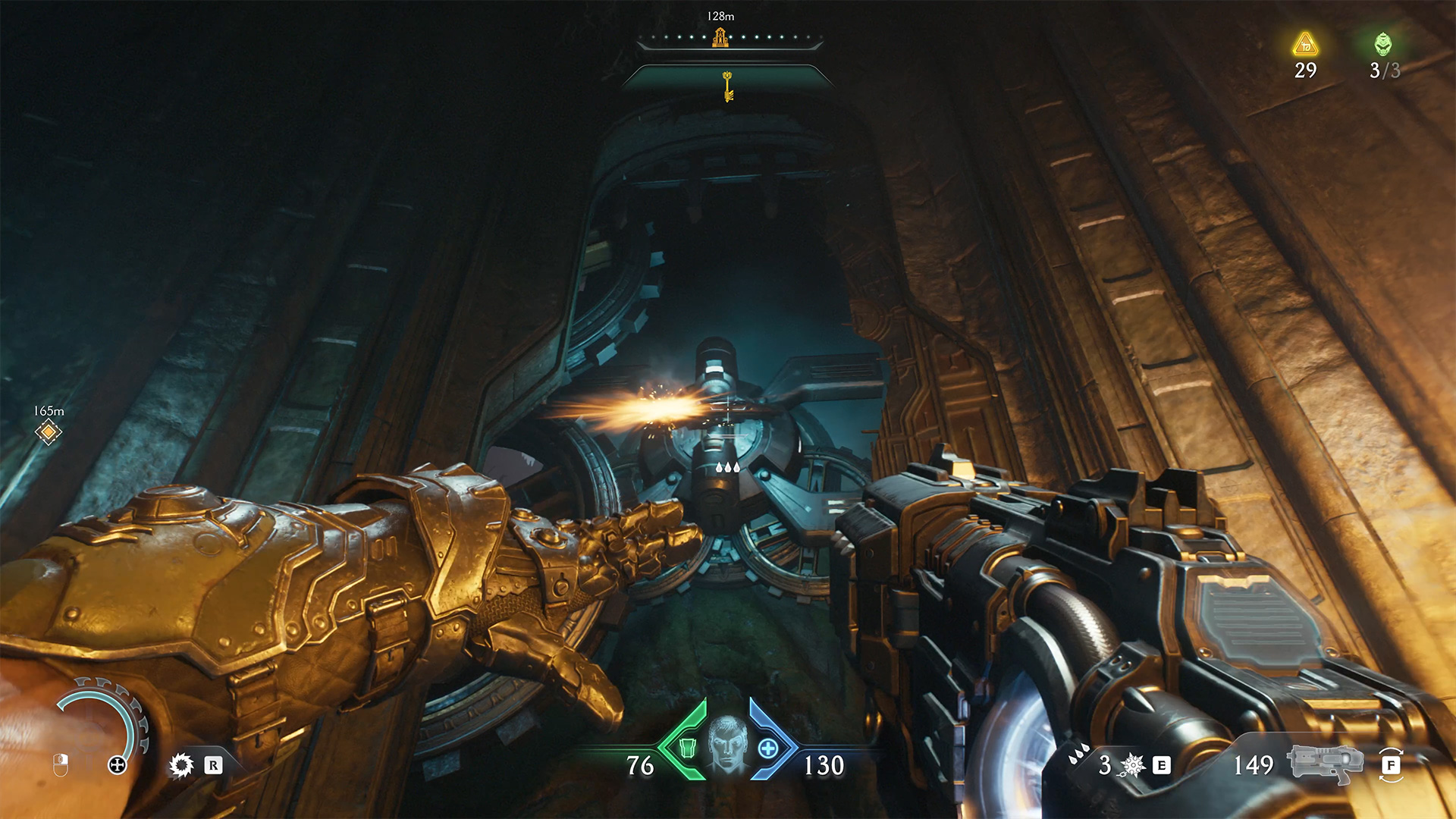Click the blue health cross icon
This screenshot has height=819, width=1456.
pyautogui.click(x=768, y=748)
